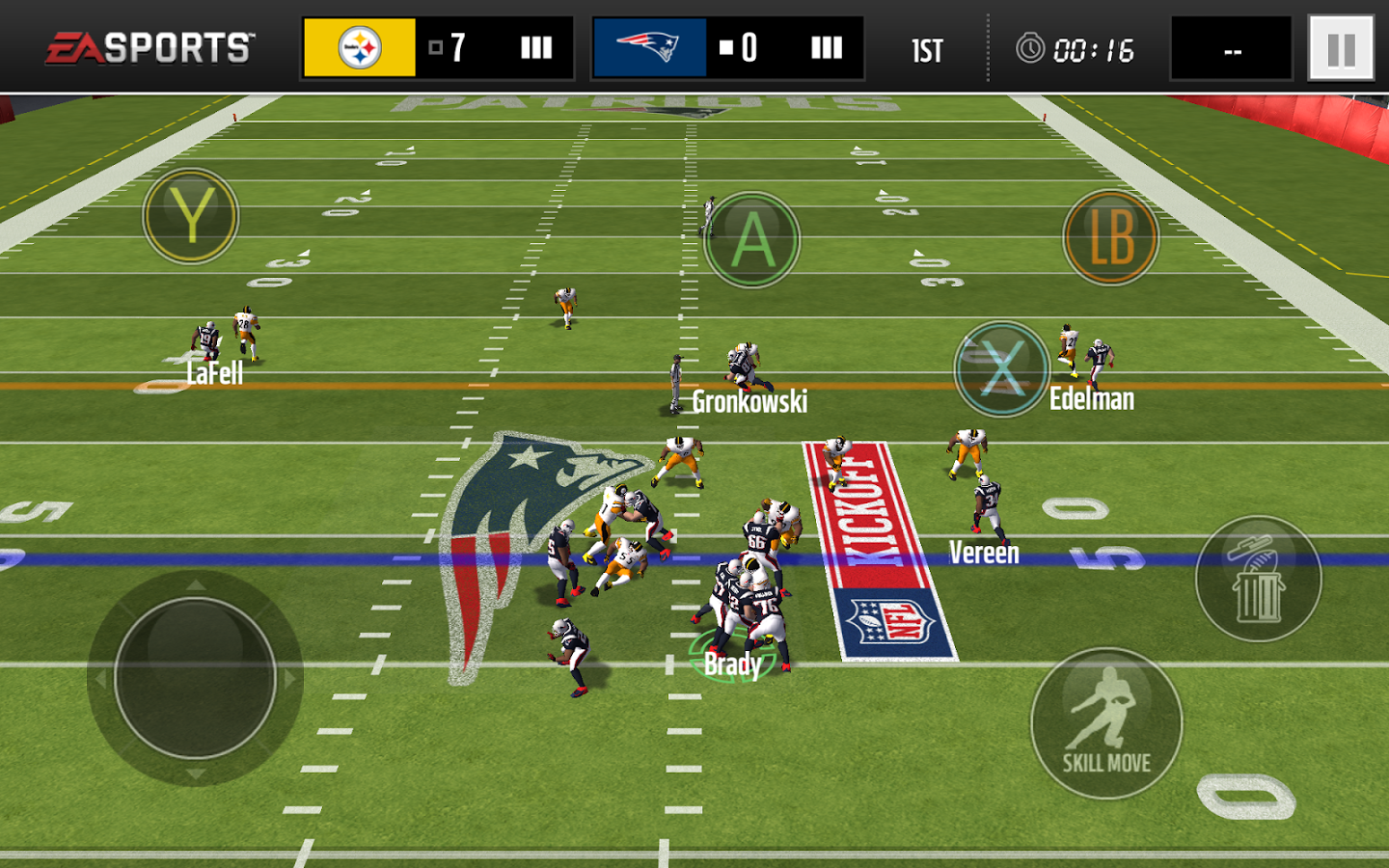The image size is (1389, 868).
Task: Pause the game with the pause button
Action: pos(1341,48)
